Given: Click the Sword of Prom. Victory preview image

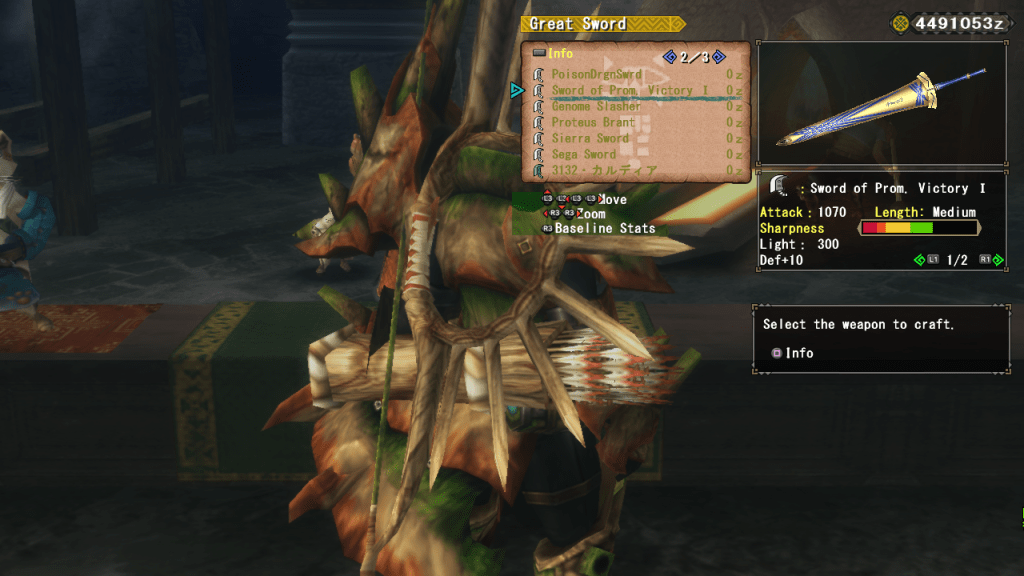Looking at the screenshot, I should pos(881,103).
